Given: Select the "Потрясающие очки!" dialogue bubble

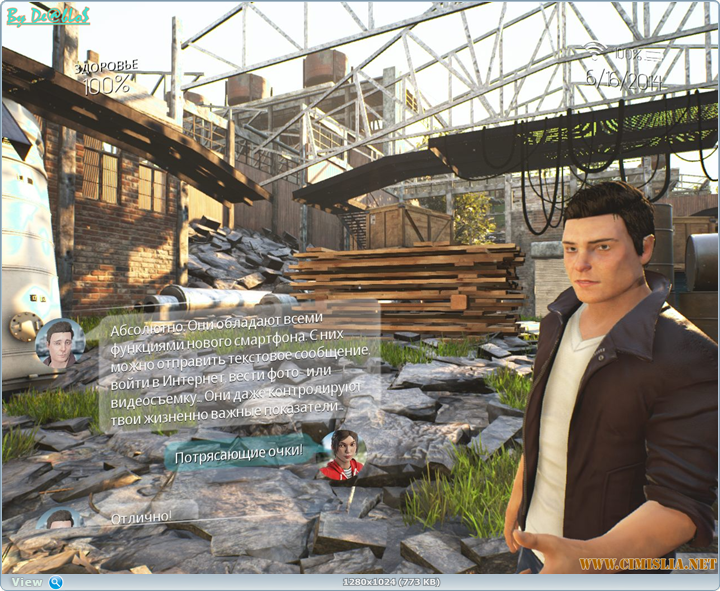Looking at the screenshot, I should tap(239, 455).
